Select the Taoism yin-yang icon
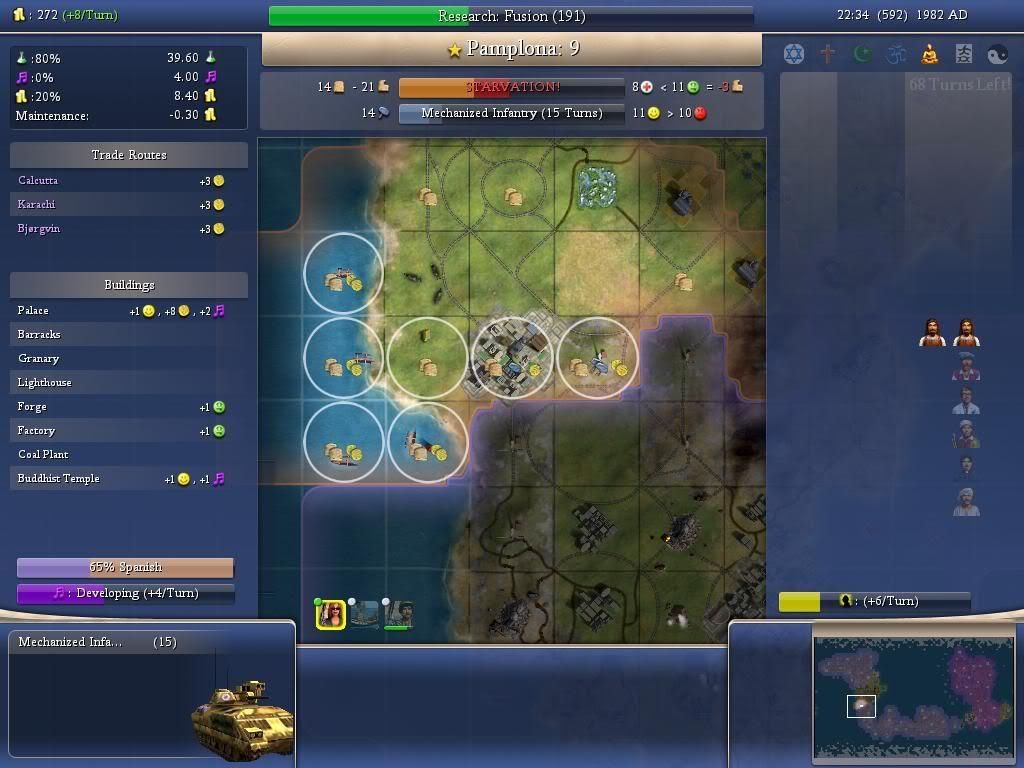 [998, 53]
